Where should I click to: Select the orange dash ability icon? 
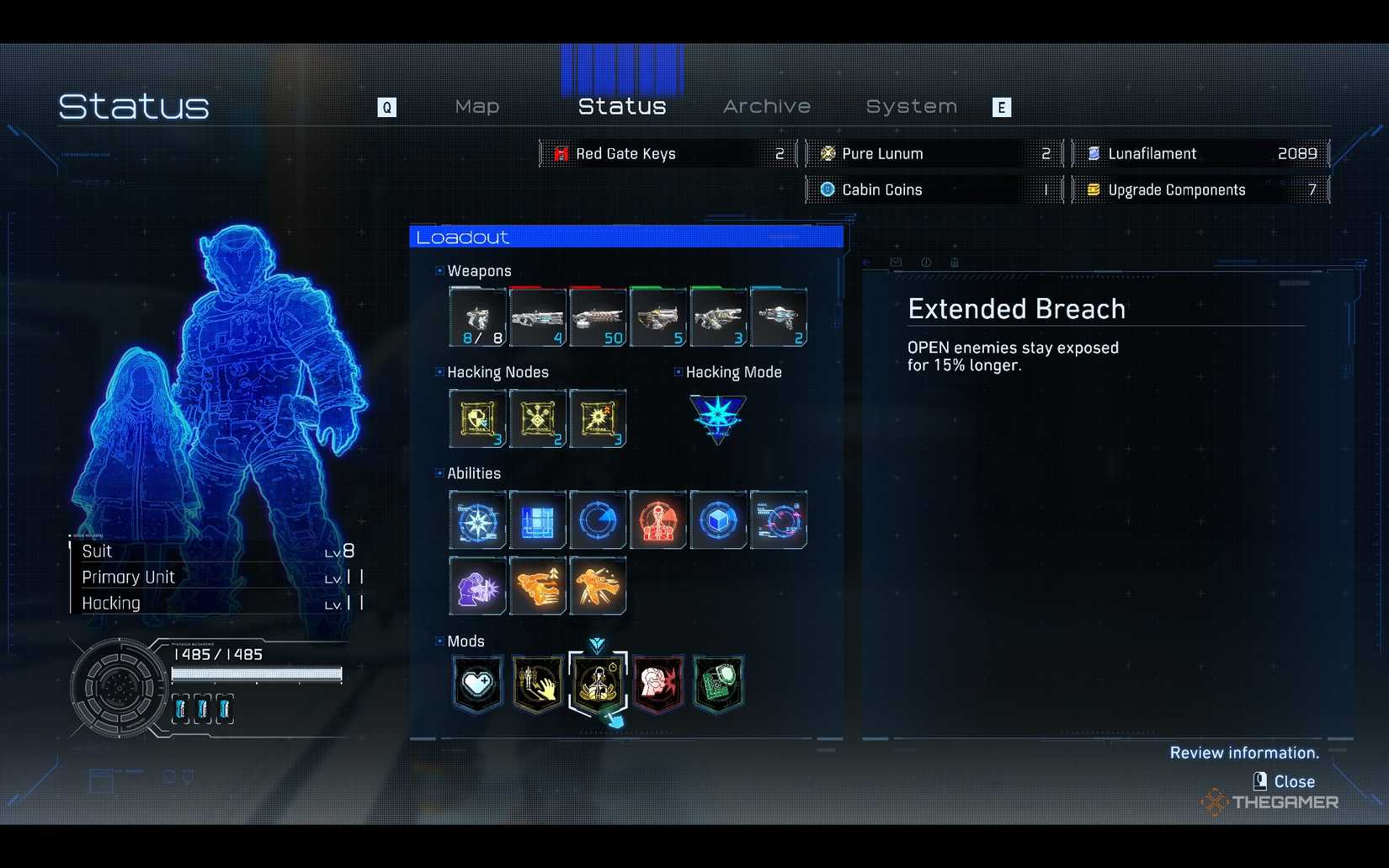pyautogui.click(x=537, y=586)
